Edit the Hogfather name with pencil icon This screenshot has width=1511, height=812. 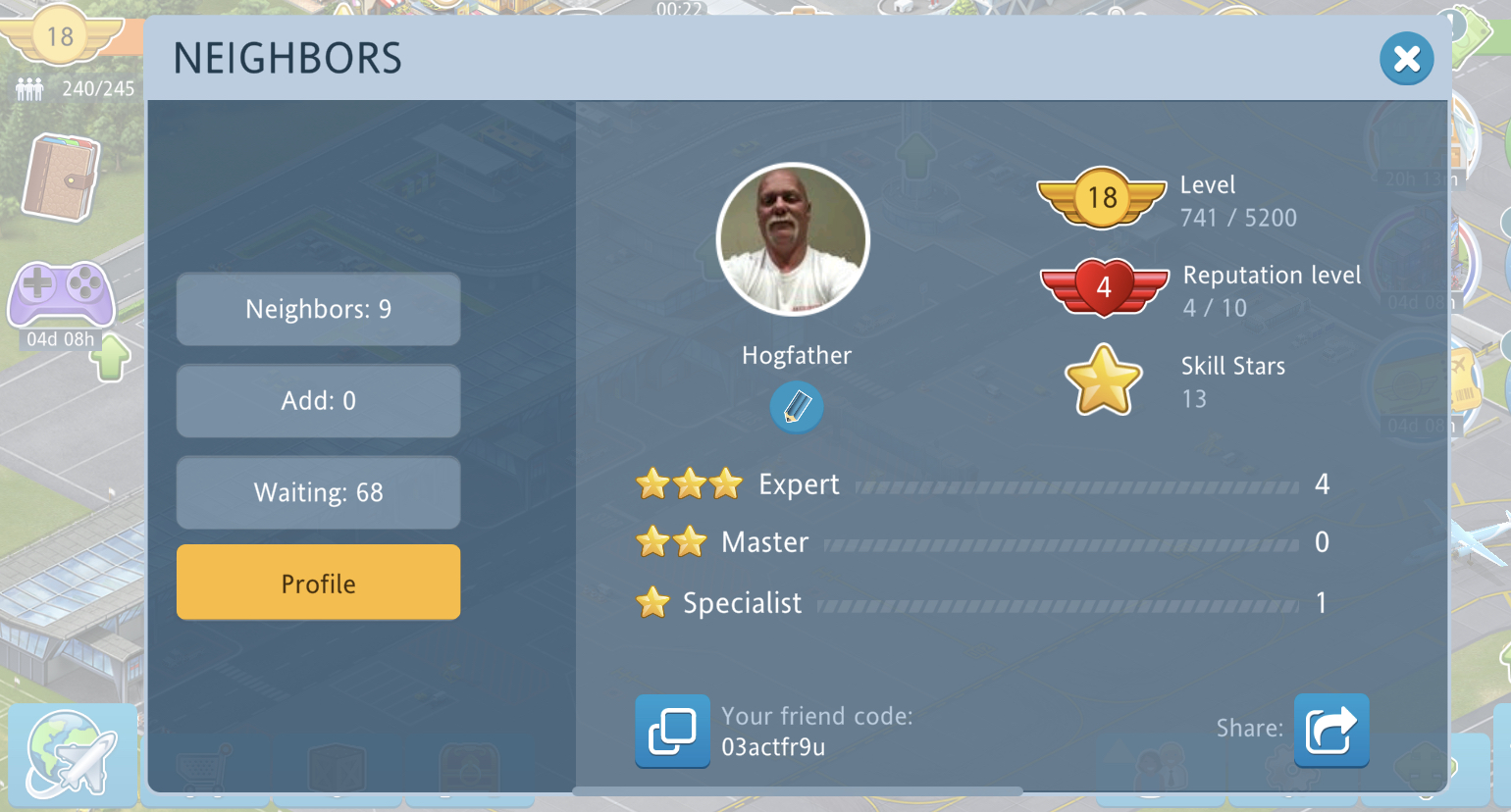(x=796, y=406)
